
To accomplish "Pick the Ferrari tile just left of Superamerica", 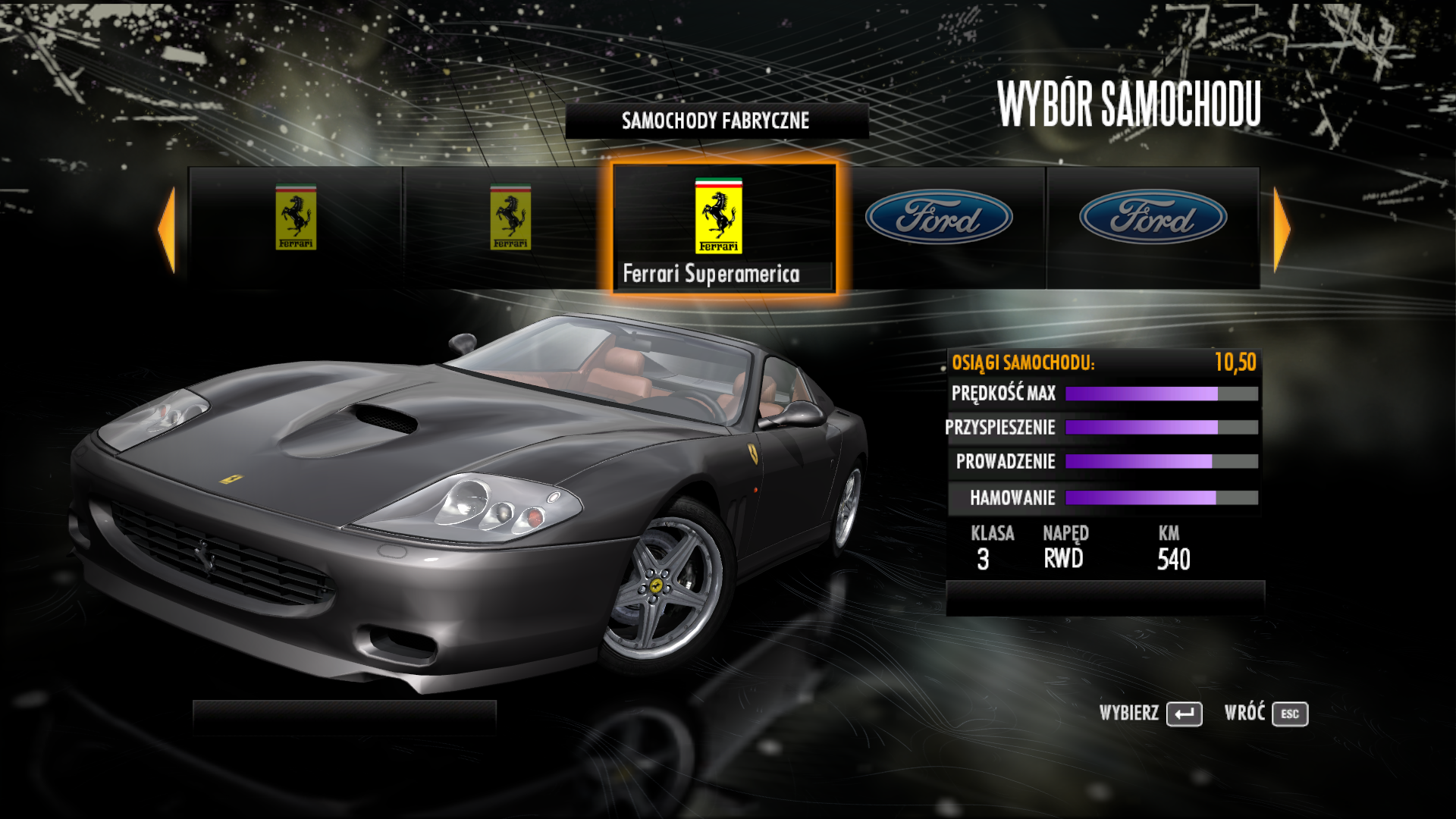I will point(510,227).
